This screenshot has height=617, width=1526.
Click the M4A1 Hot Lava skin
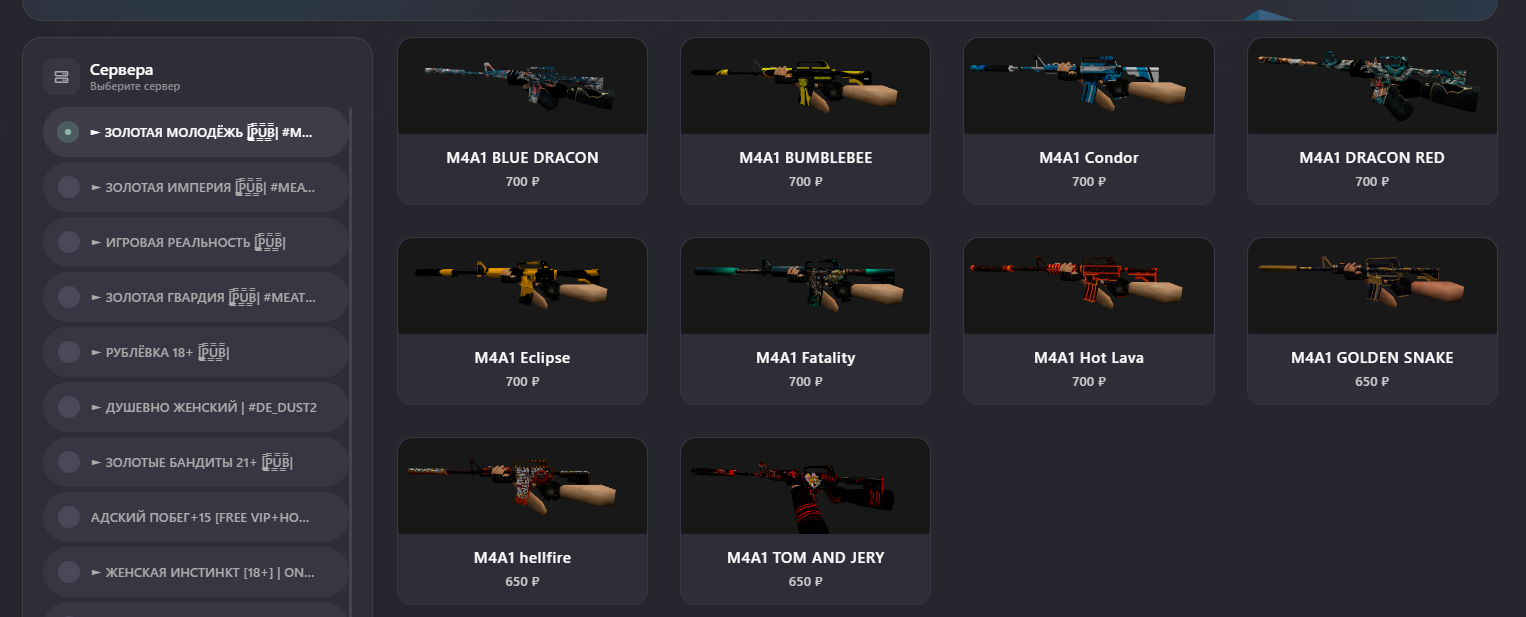coord(1088,321)
